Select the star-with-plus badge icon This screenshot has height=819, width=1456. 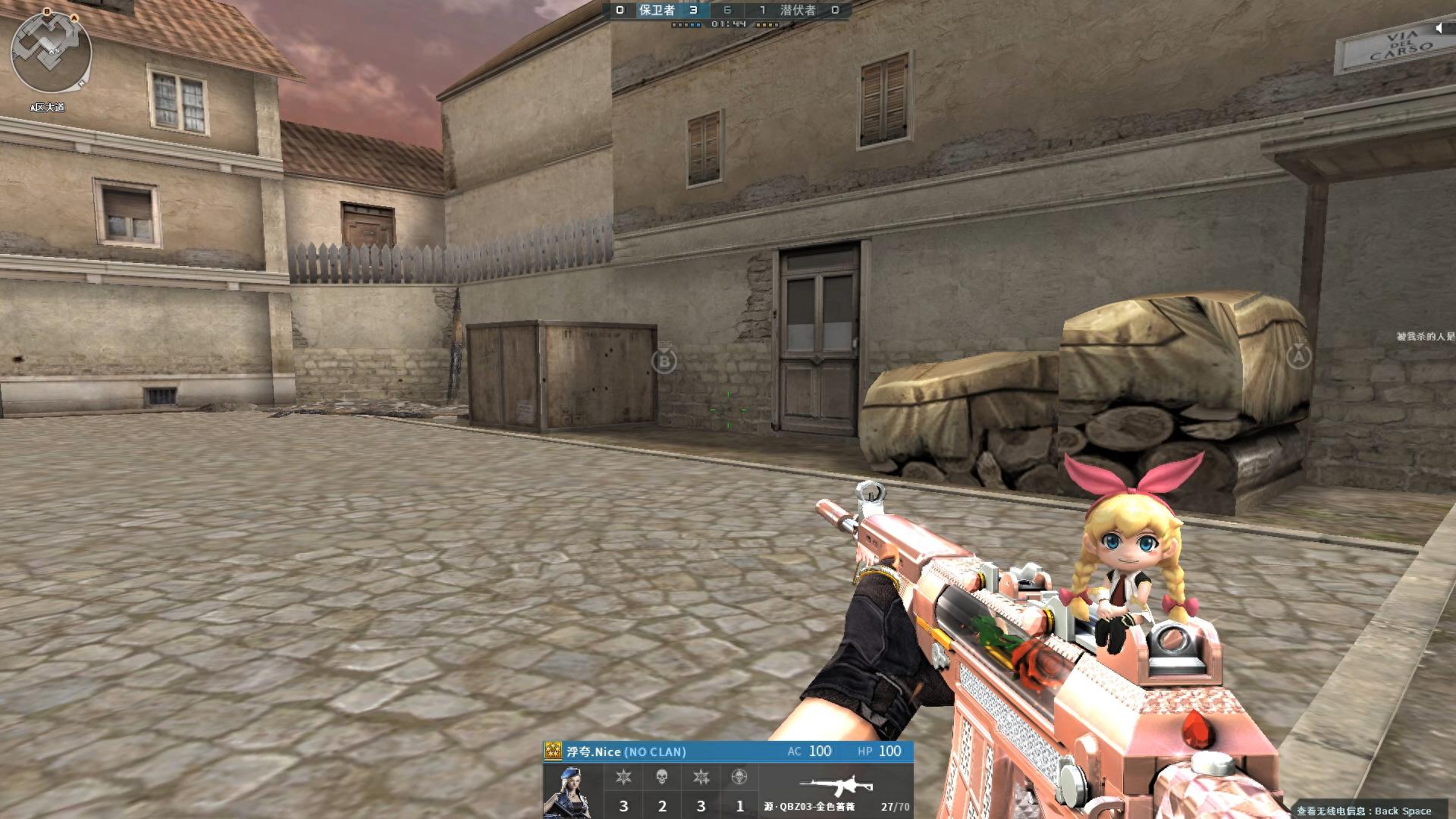(x=701, y=777)
